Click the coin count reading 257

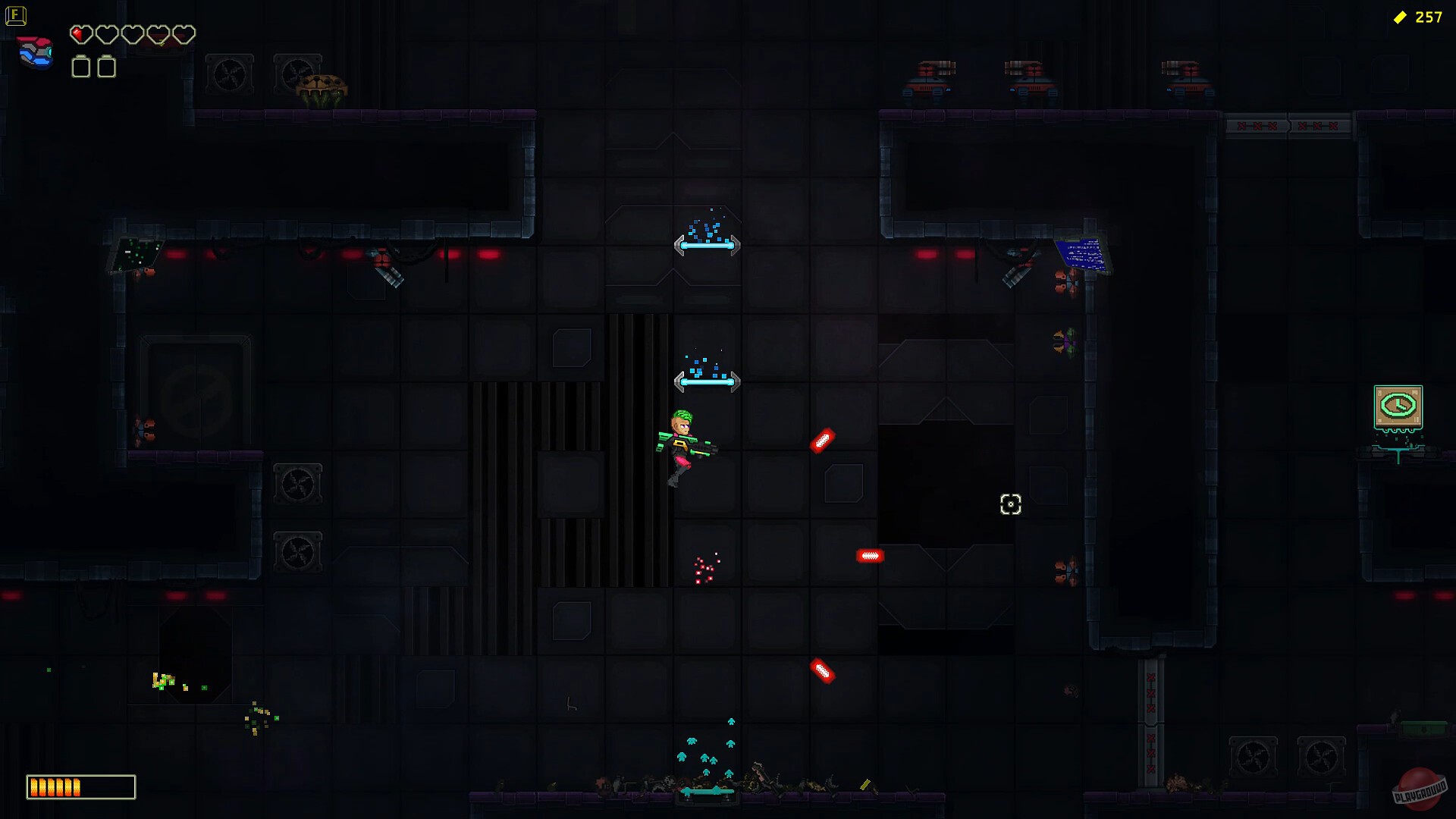click(x=1429, y=17)
